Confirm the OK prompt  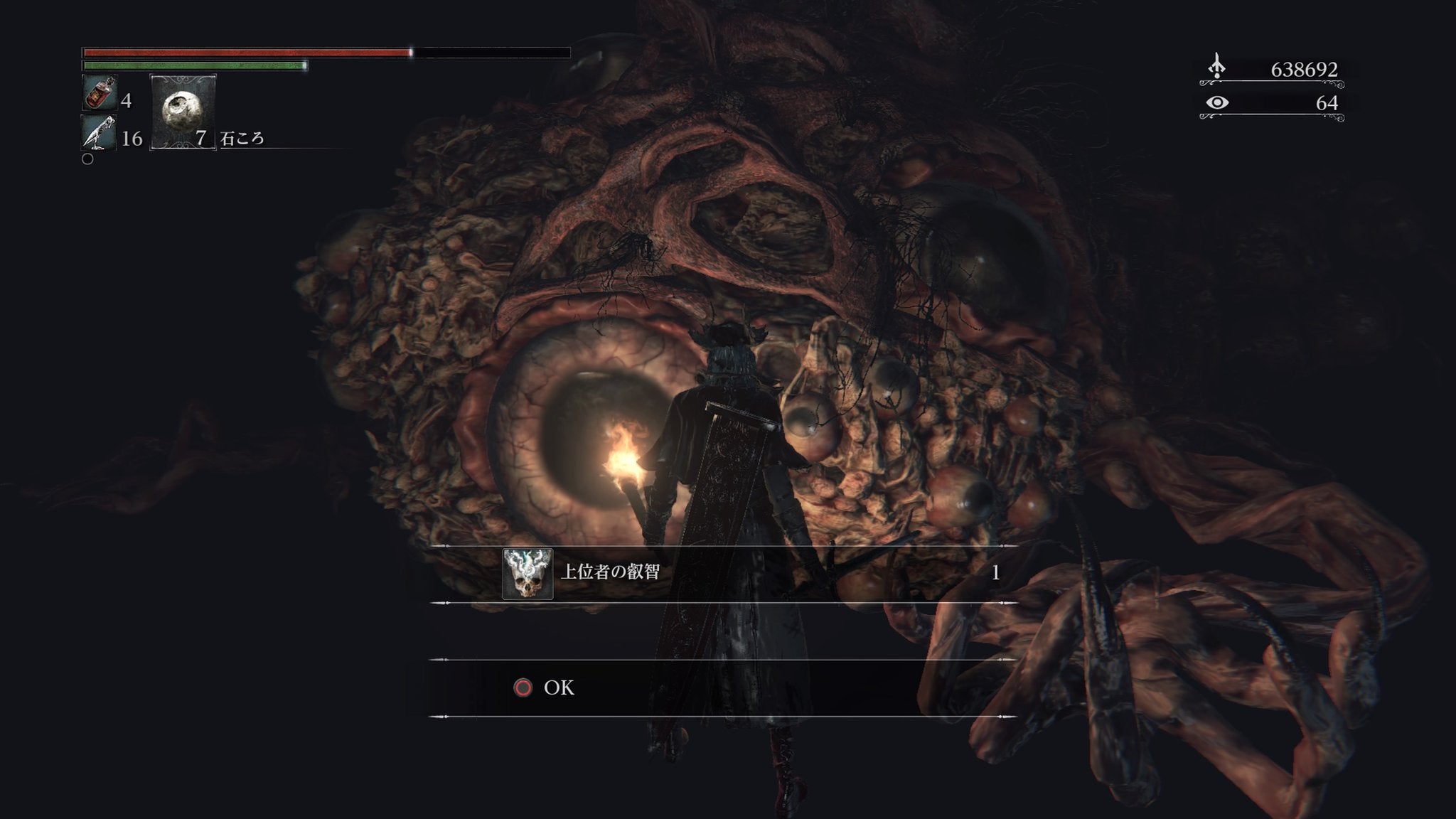(544, 687)
